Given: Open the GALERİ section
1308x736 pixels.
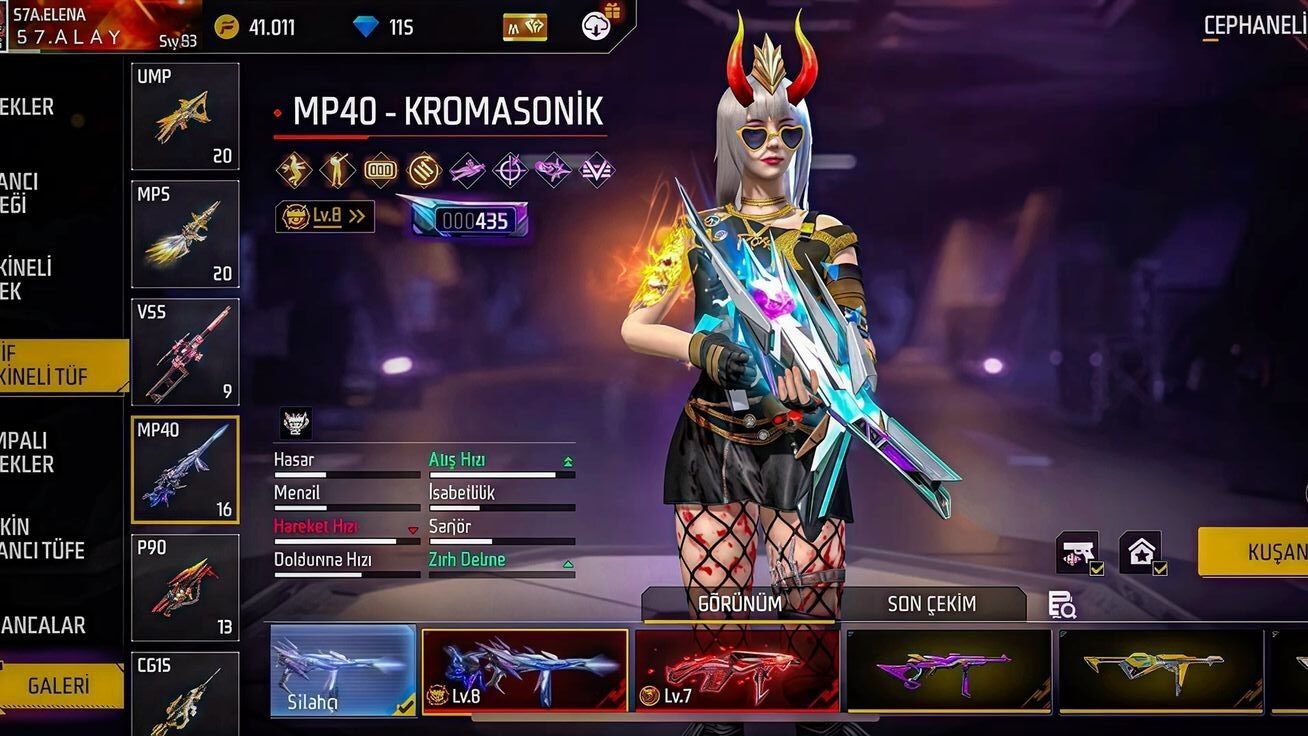Looking at the screenshot, I should pyautogui.click(x=60, y=686).
